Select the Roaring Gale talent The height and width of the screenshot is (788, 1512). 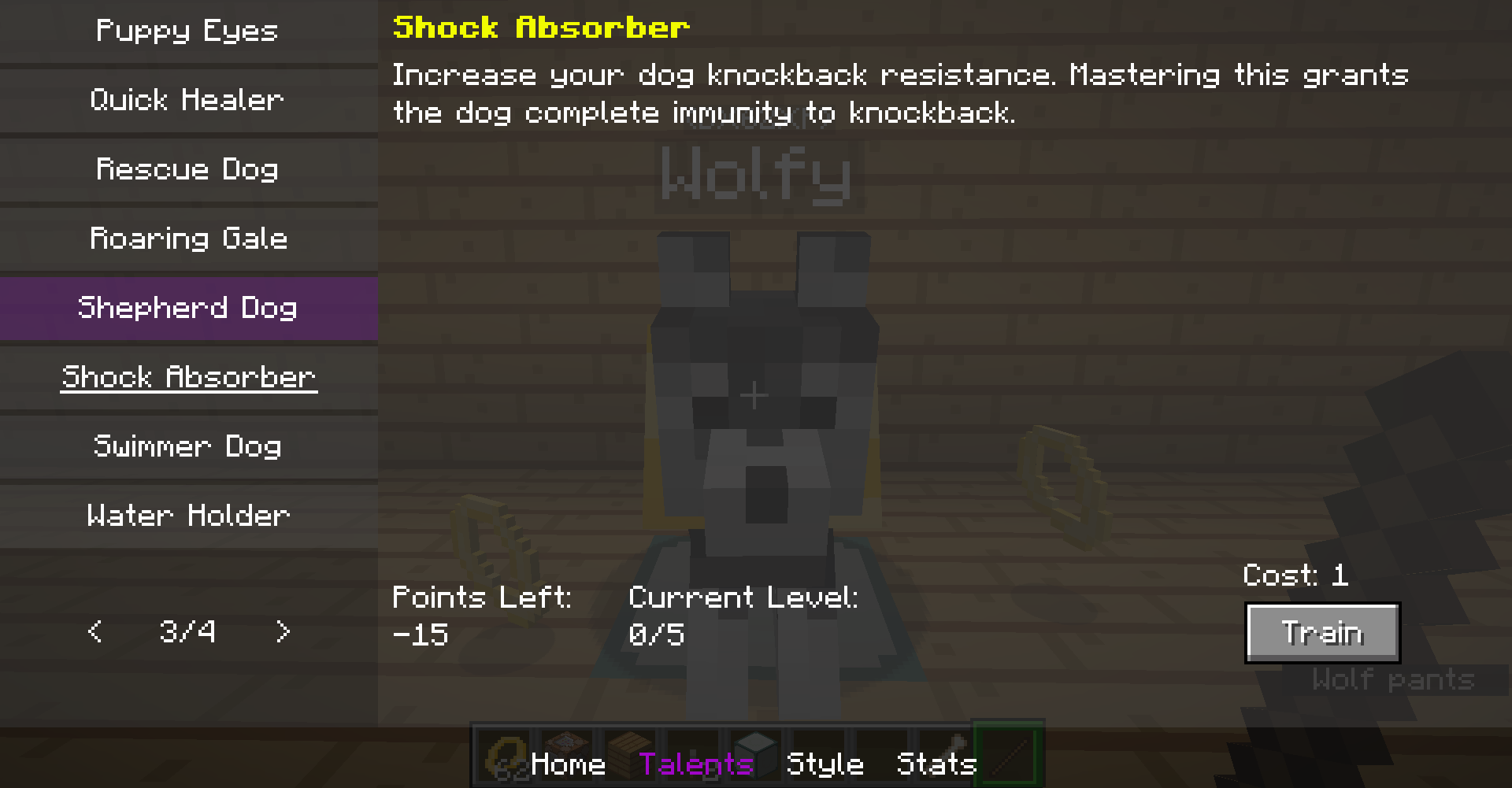(187, 239)
